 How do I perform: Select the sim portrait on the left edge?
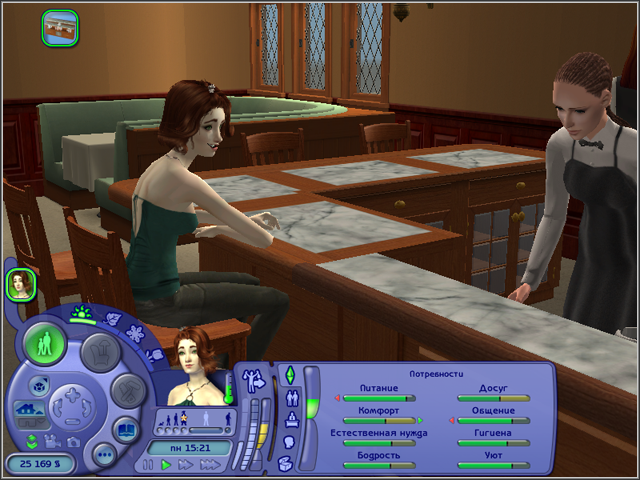click(x=21, y=285)
